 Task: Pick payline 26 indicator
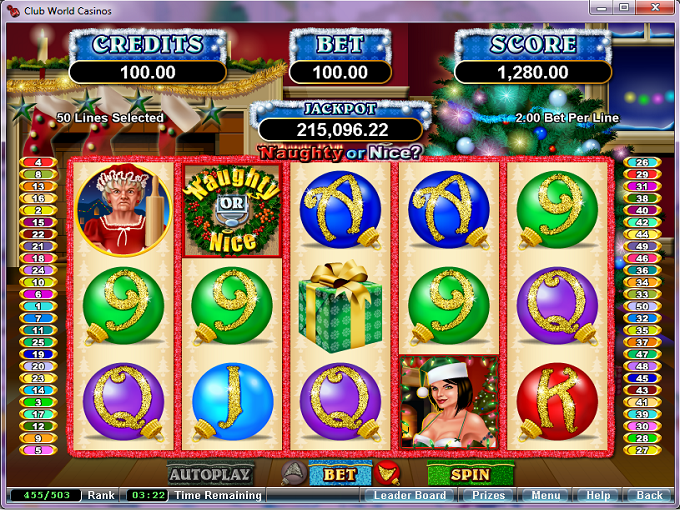[642, 162]
